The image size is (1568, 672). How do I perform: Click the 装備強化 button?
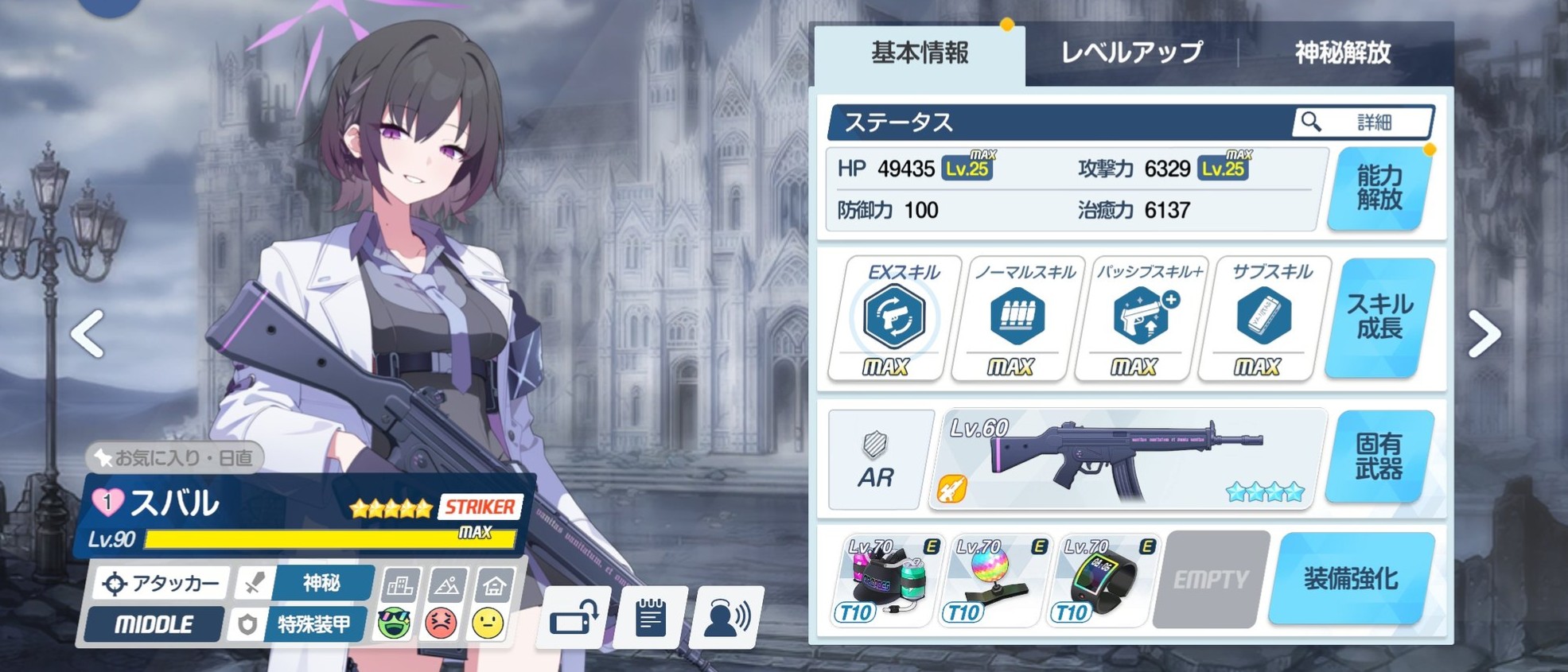1351,579
